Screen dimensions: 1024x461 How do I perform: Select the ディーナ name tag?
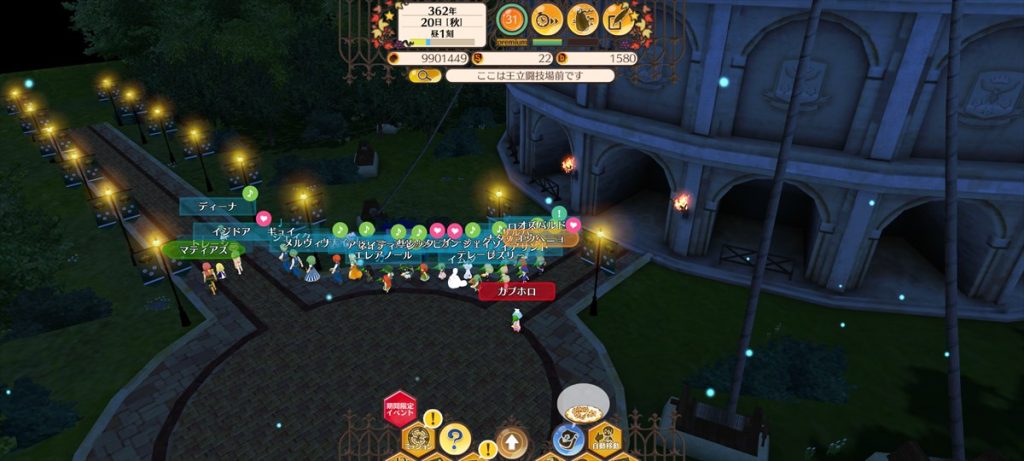217,207
